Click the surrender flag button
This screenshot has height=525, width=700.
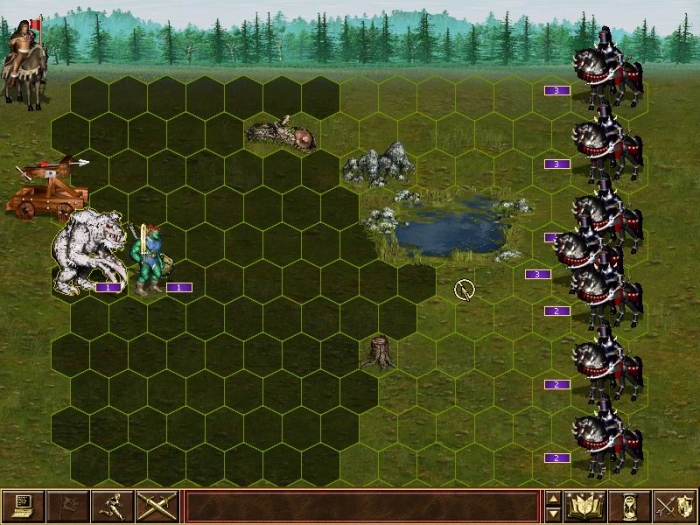(x=66, y=507)
